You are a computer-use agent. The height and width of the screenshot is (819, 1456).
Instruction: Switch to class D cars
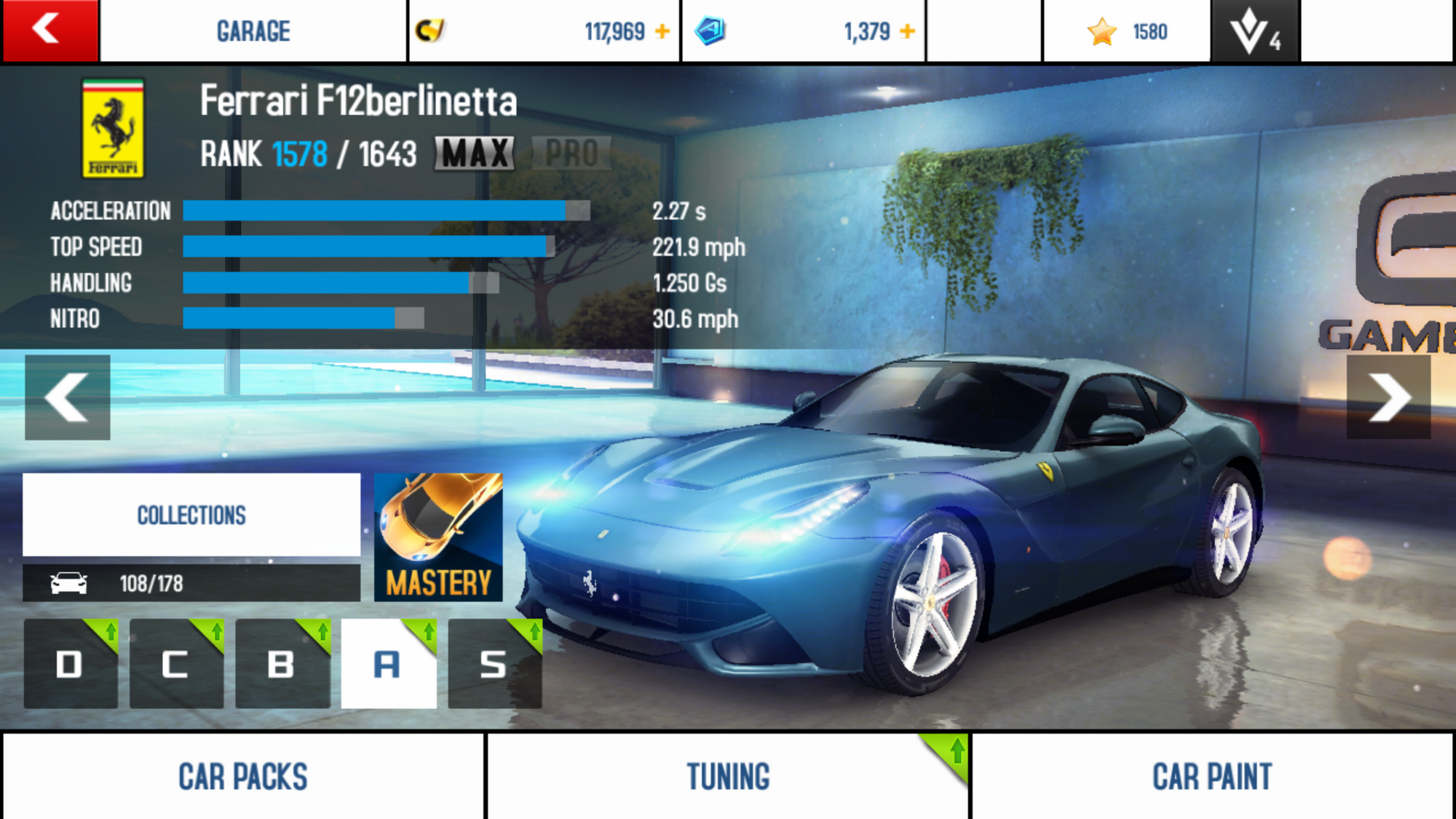(71, 664)
